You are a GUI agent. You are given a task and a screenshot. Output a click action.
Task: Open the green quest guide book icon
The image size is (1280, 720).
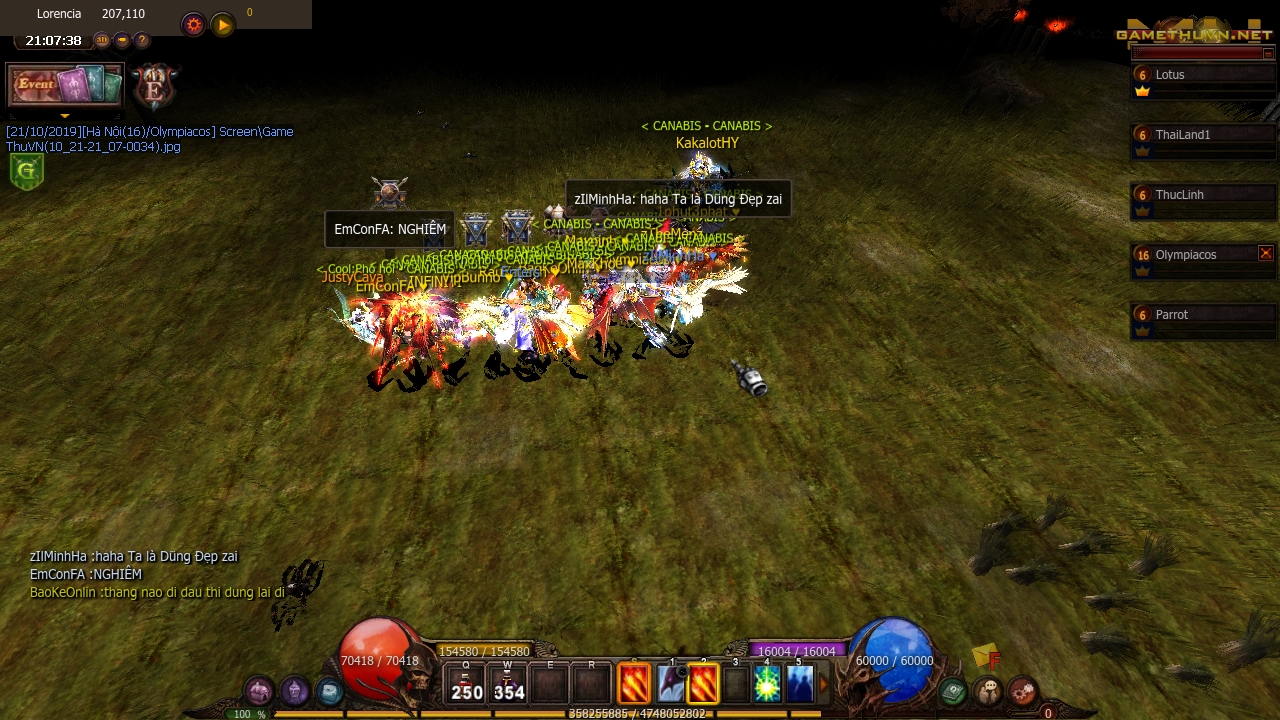pyautogui.click(x=953, y=689)
